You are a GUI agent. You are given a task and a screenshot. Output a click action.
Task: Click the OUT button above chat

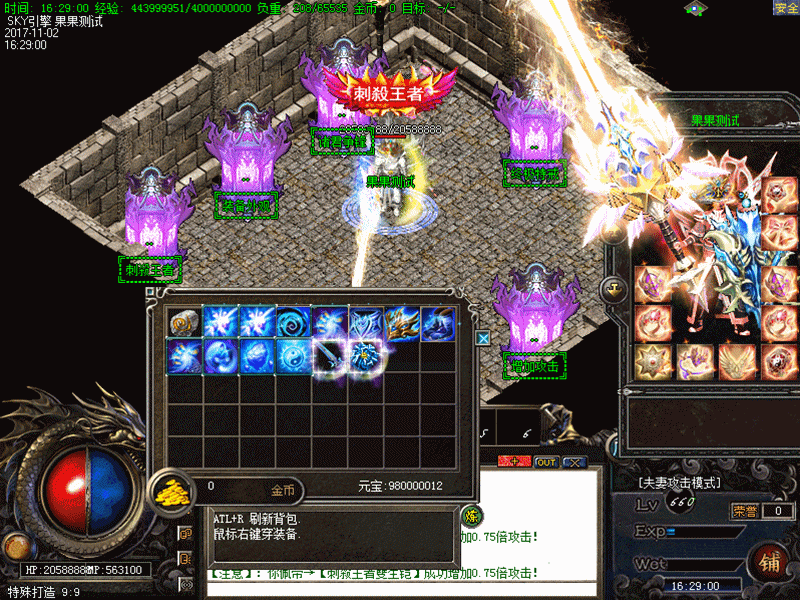click(x=546, y=462)
